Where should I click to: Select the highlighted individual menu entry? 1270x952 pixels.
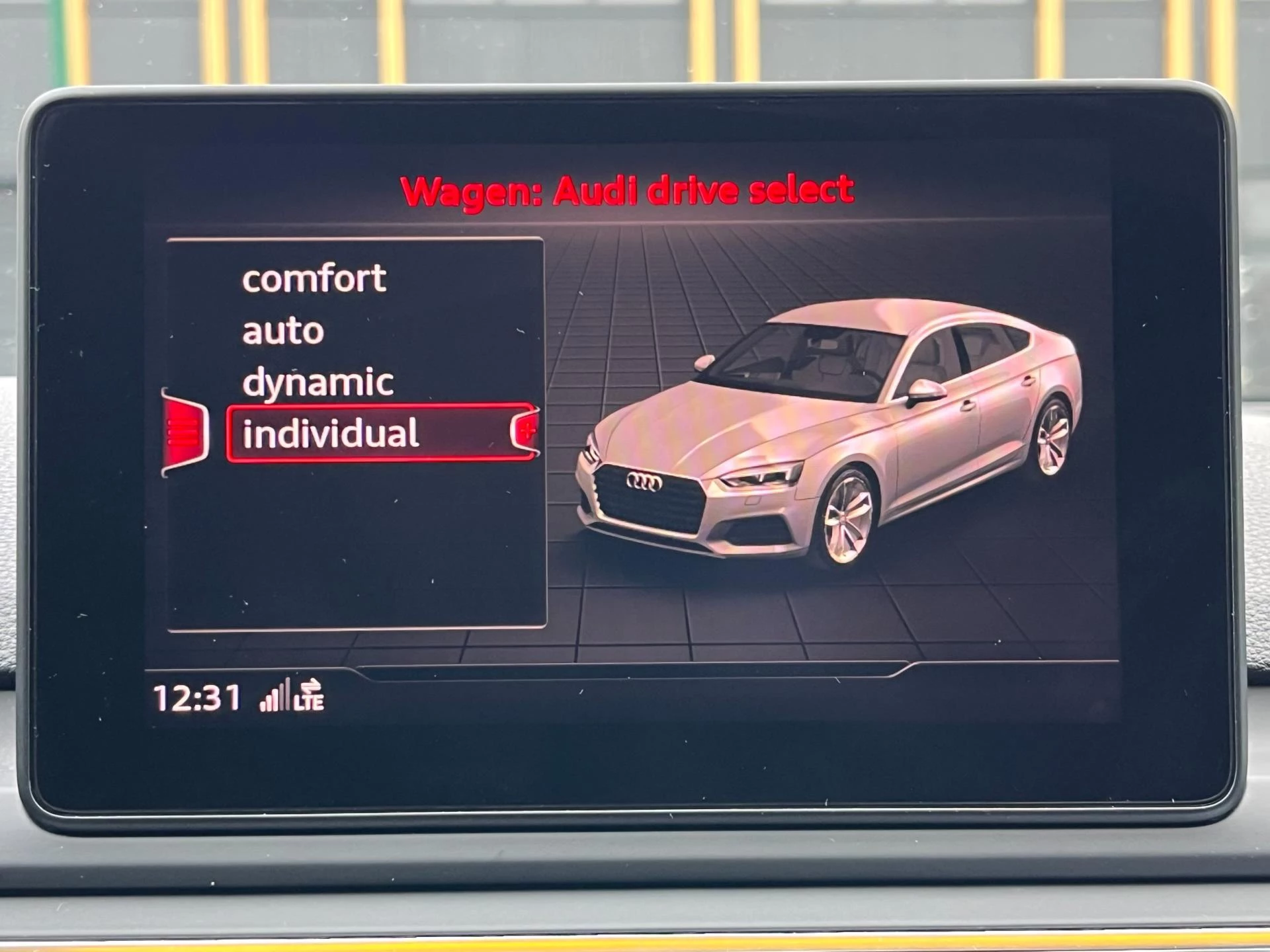[x=331, y=433]
